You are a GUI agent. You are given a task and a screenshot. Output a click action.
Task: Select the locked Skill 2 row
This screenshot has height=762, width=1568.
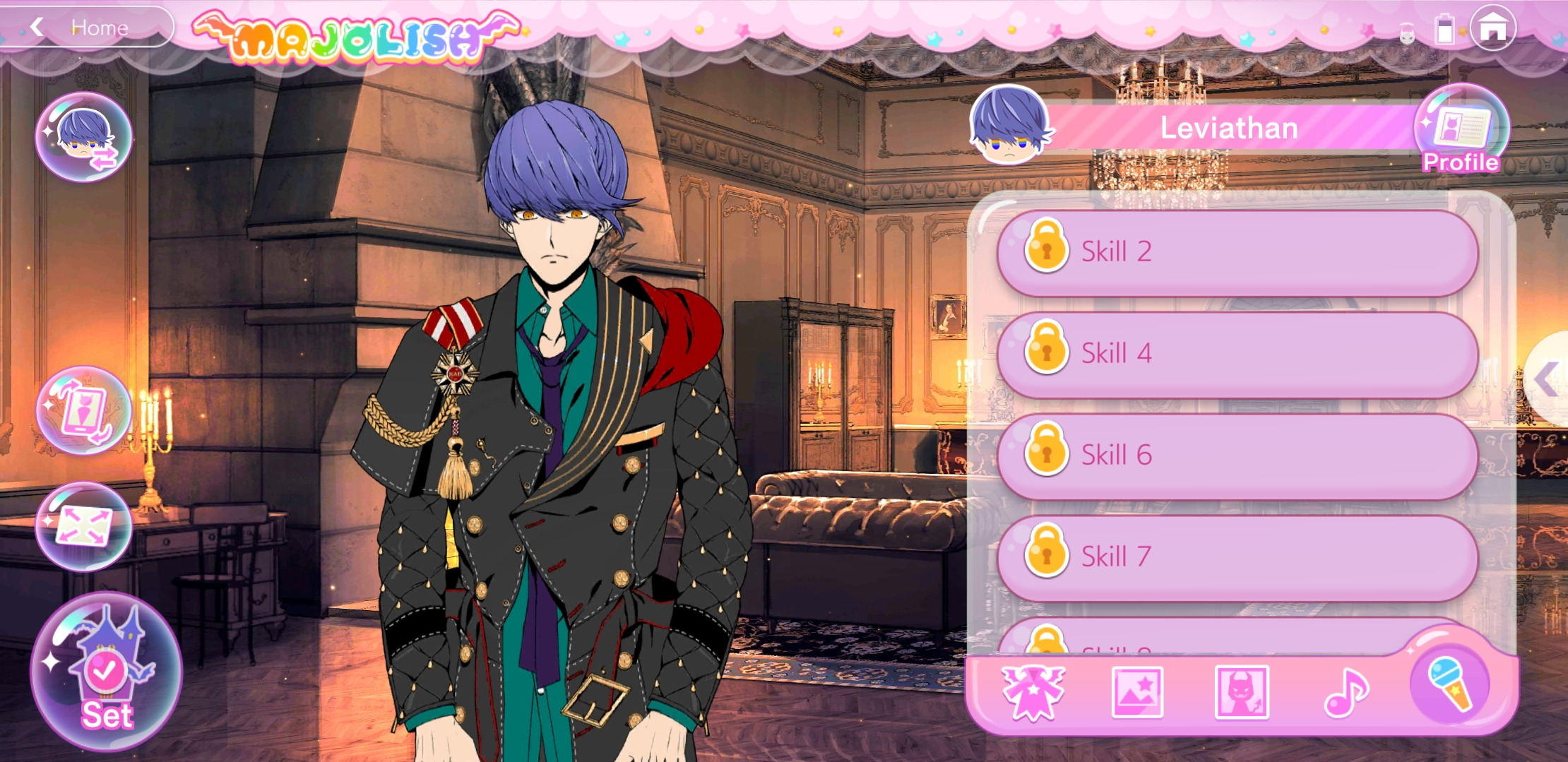(x=1237, y=251)
